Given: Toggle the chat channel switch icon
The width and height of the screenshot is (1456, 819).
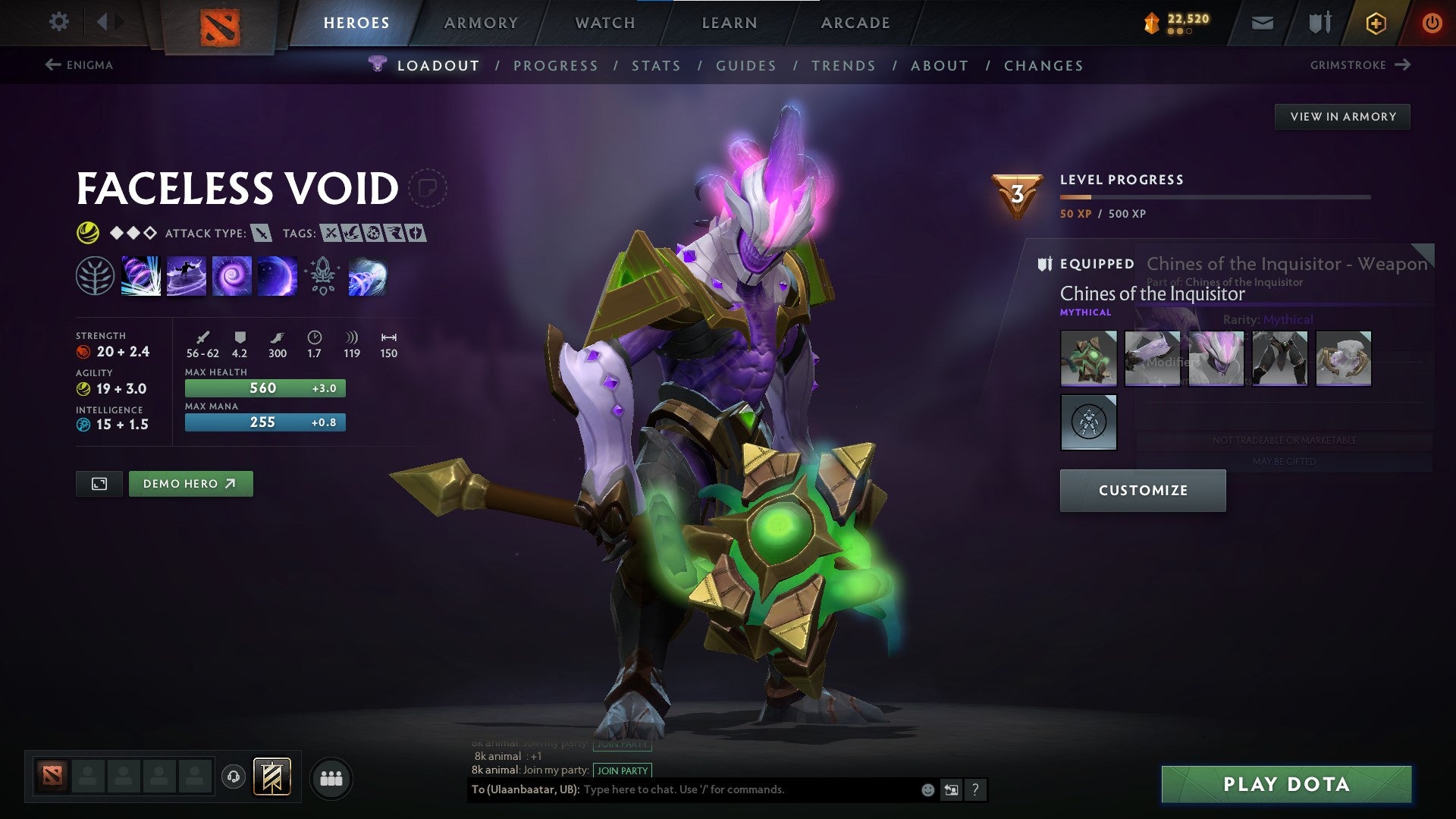Looking at the screenshot, I should coord(951,789).
